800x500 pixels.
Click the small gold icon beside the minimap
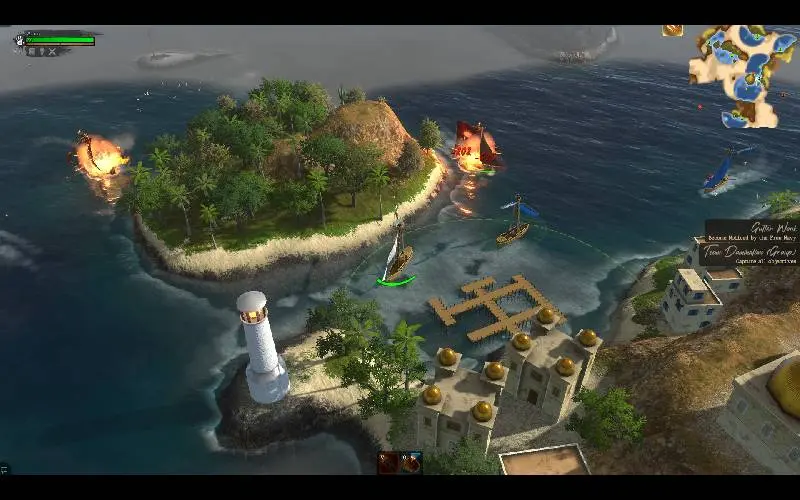click(672, 30)
